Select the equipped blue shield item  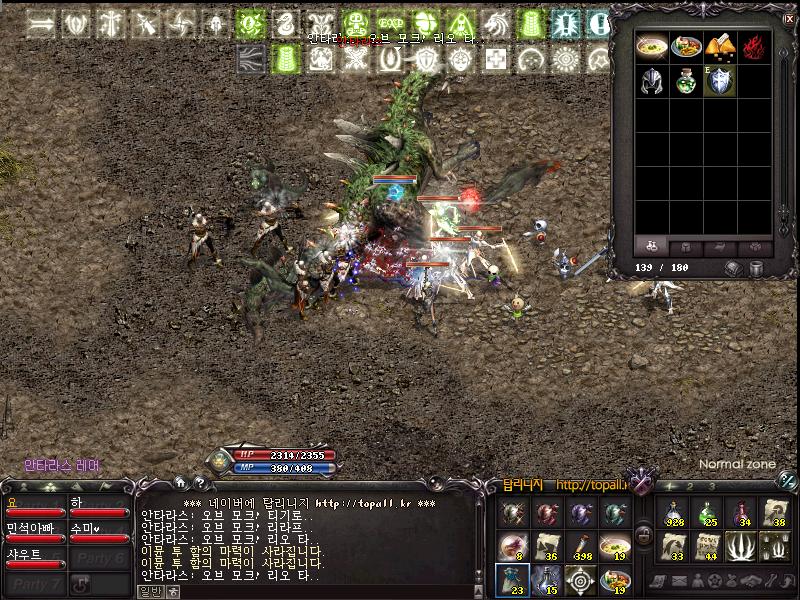click(719, 81)
